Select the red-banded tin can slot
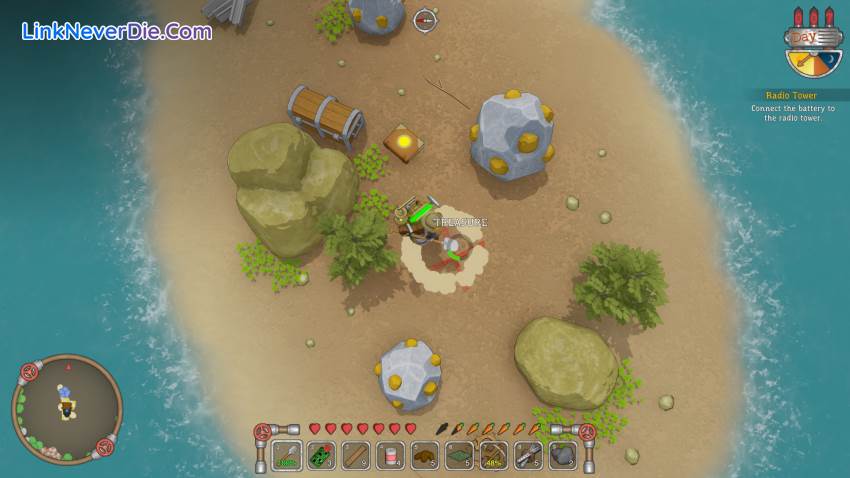The height and width of the screenshot is (478, 850). click(390, 456)
